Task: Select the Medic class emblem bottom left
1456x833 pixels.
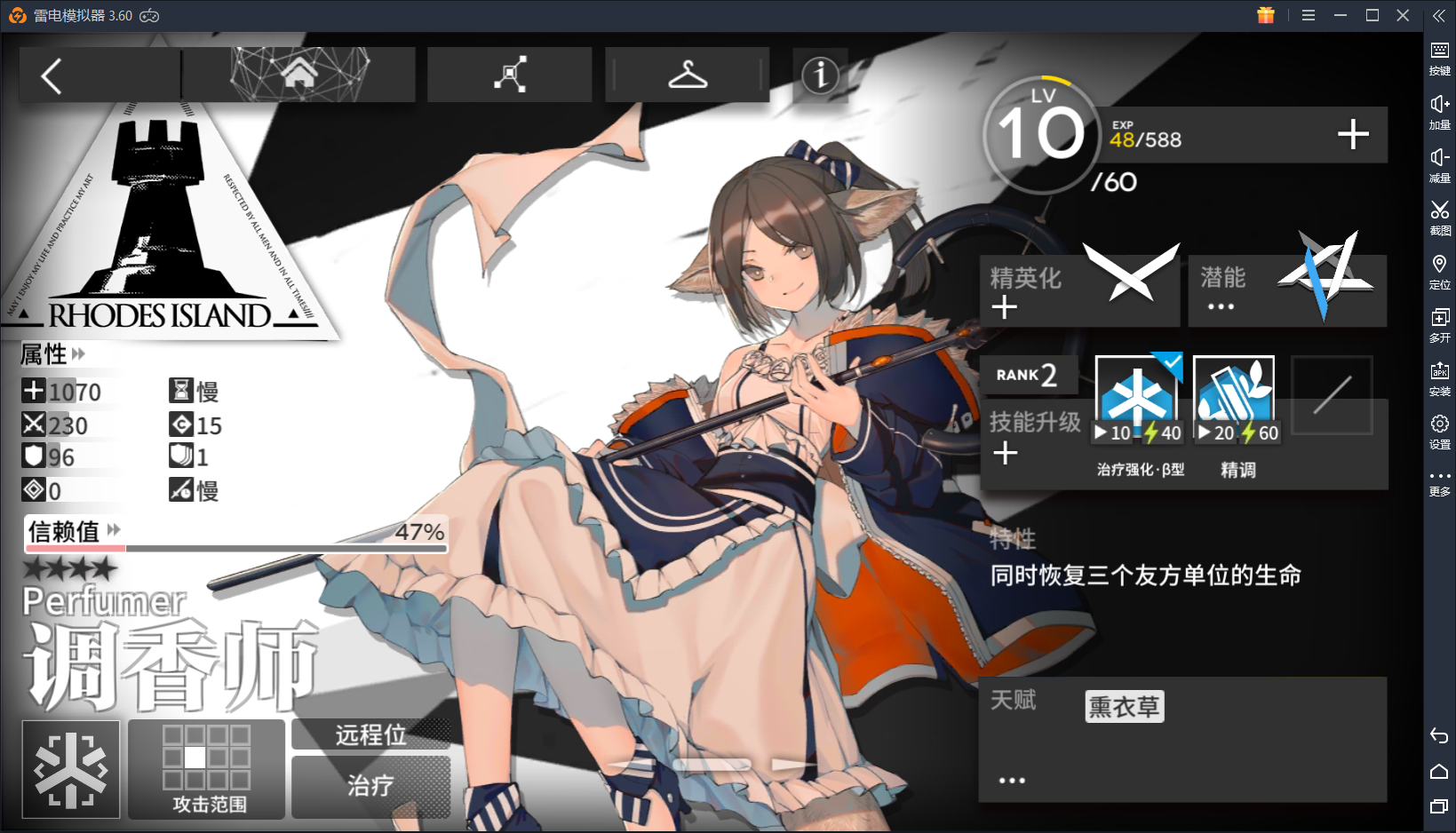Action: (x=70, y=769)
